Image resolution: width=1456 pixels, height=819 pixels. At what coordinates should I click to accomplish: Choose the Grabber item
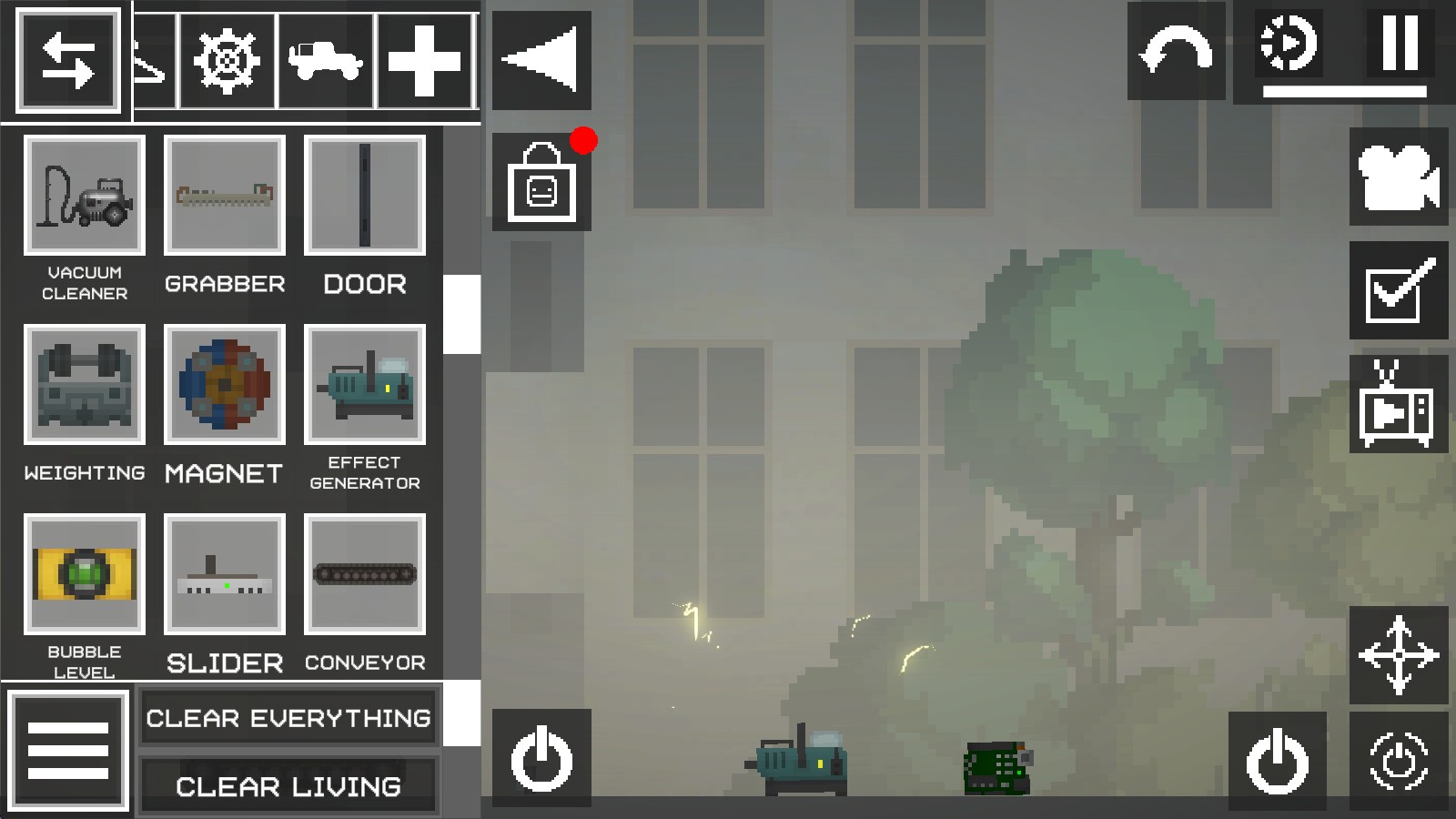coord(225,195)
